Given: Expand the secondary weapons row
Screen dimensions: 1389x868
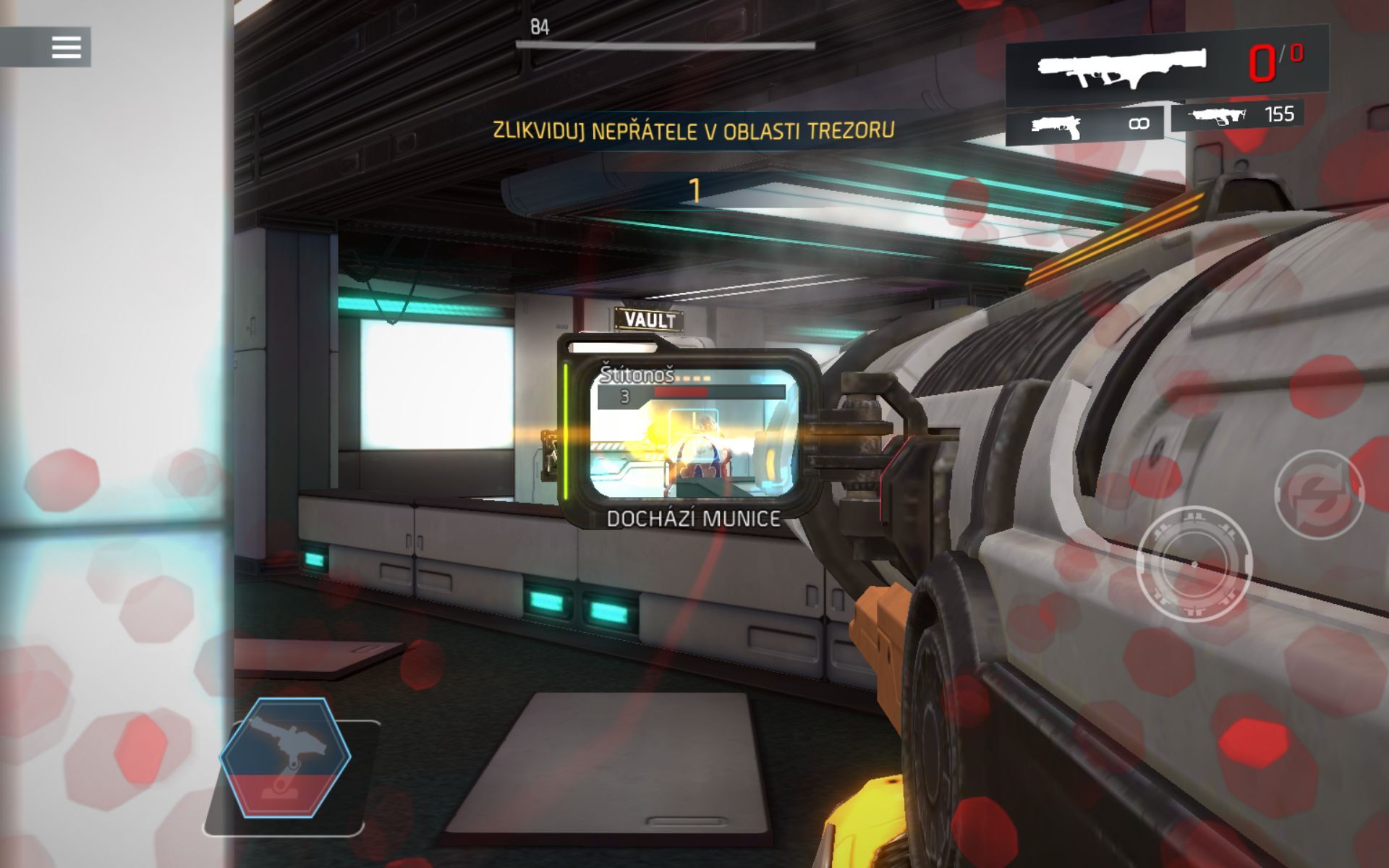Looking at the screenshot, I should pos(1157,123).
